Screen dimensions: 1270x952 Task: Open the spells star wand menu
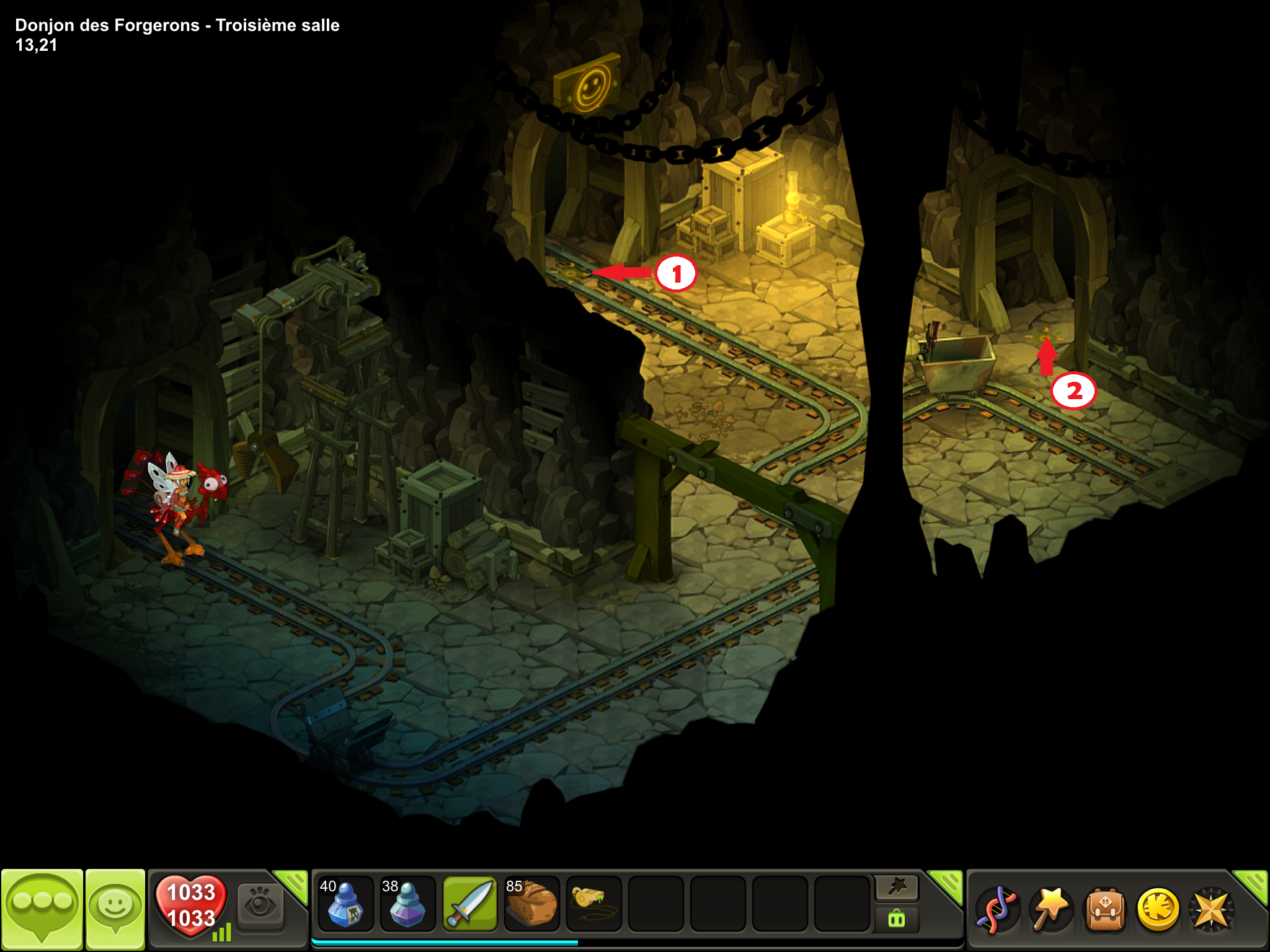click(1051, 910)
